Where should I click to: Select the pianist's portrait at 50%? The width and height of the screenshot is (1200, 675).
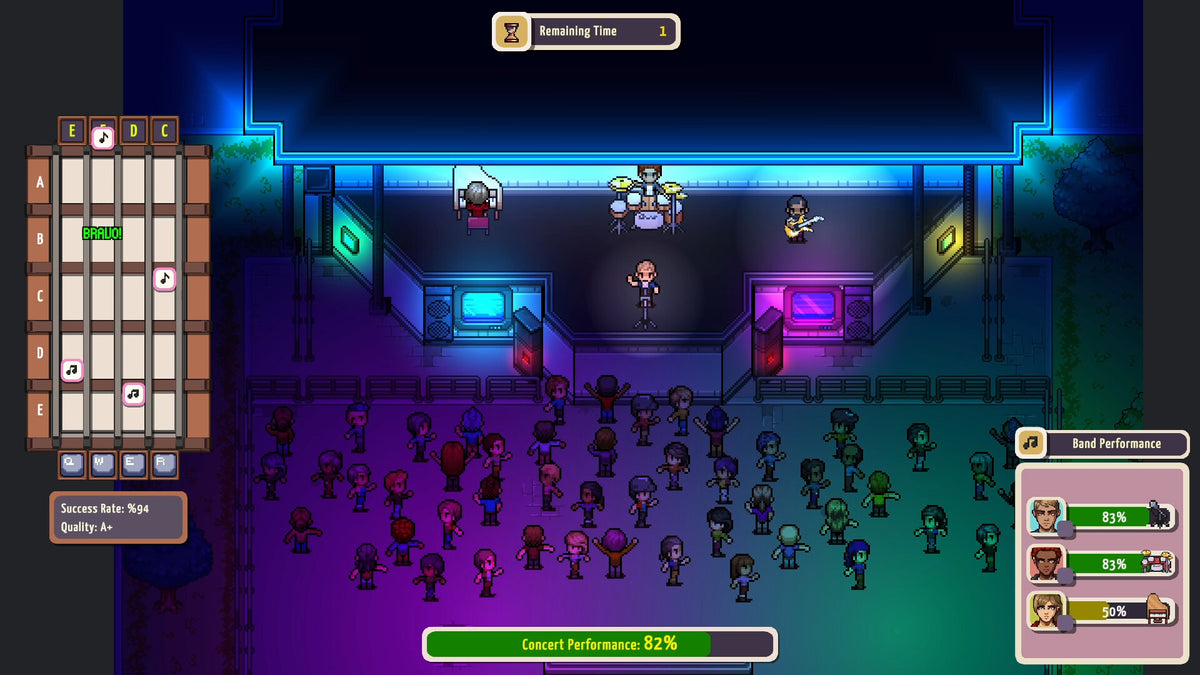pyautogui.click(x=1046, y=610)
